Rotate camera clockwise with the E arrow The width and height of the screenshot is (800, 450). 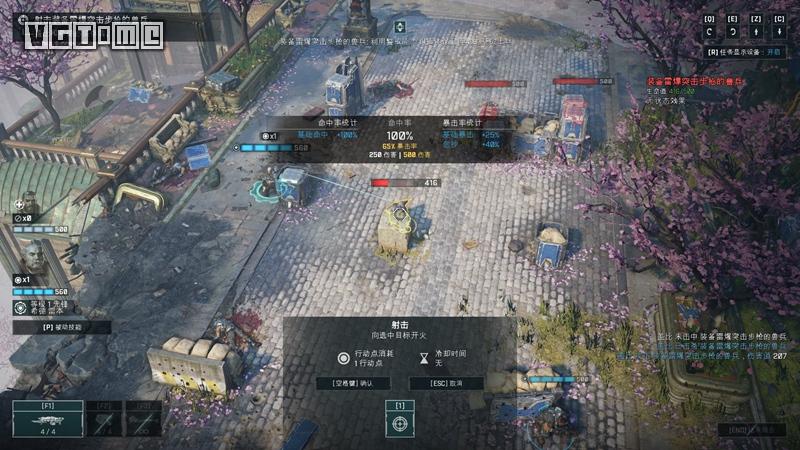733,32
